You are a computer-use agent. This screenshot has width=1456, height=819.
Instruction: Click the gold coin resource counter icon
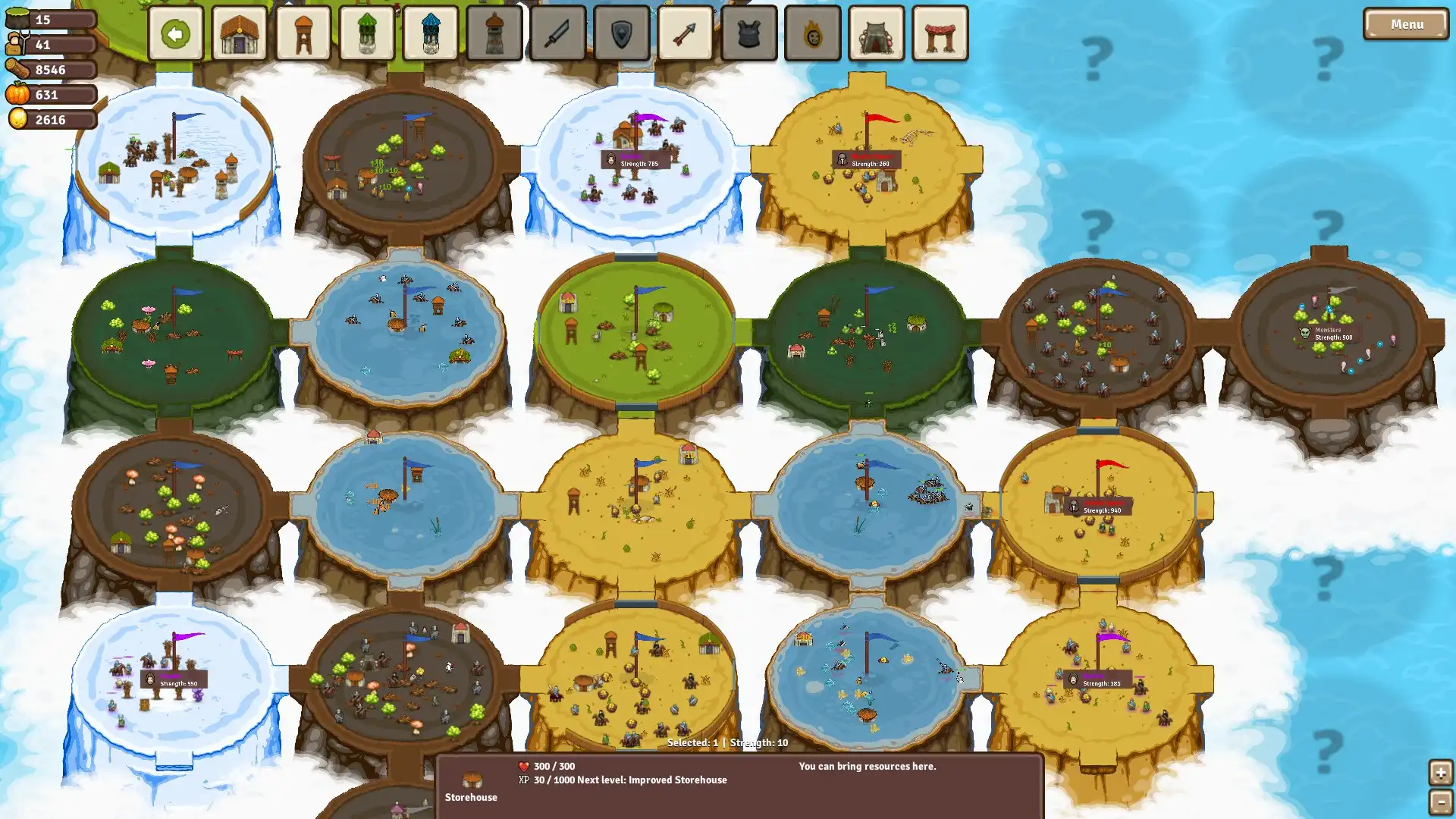pos(19,119)
